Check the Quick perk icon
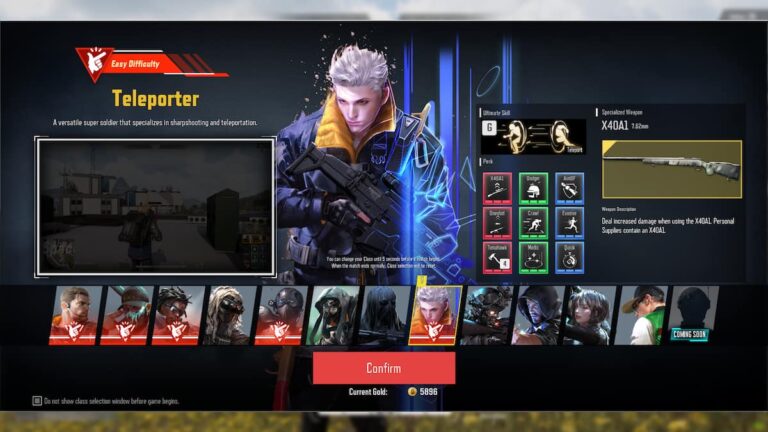The width and height of the screenshot is (768, 432). click(569, 257)
